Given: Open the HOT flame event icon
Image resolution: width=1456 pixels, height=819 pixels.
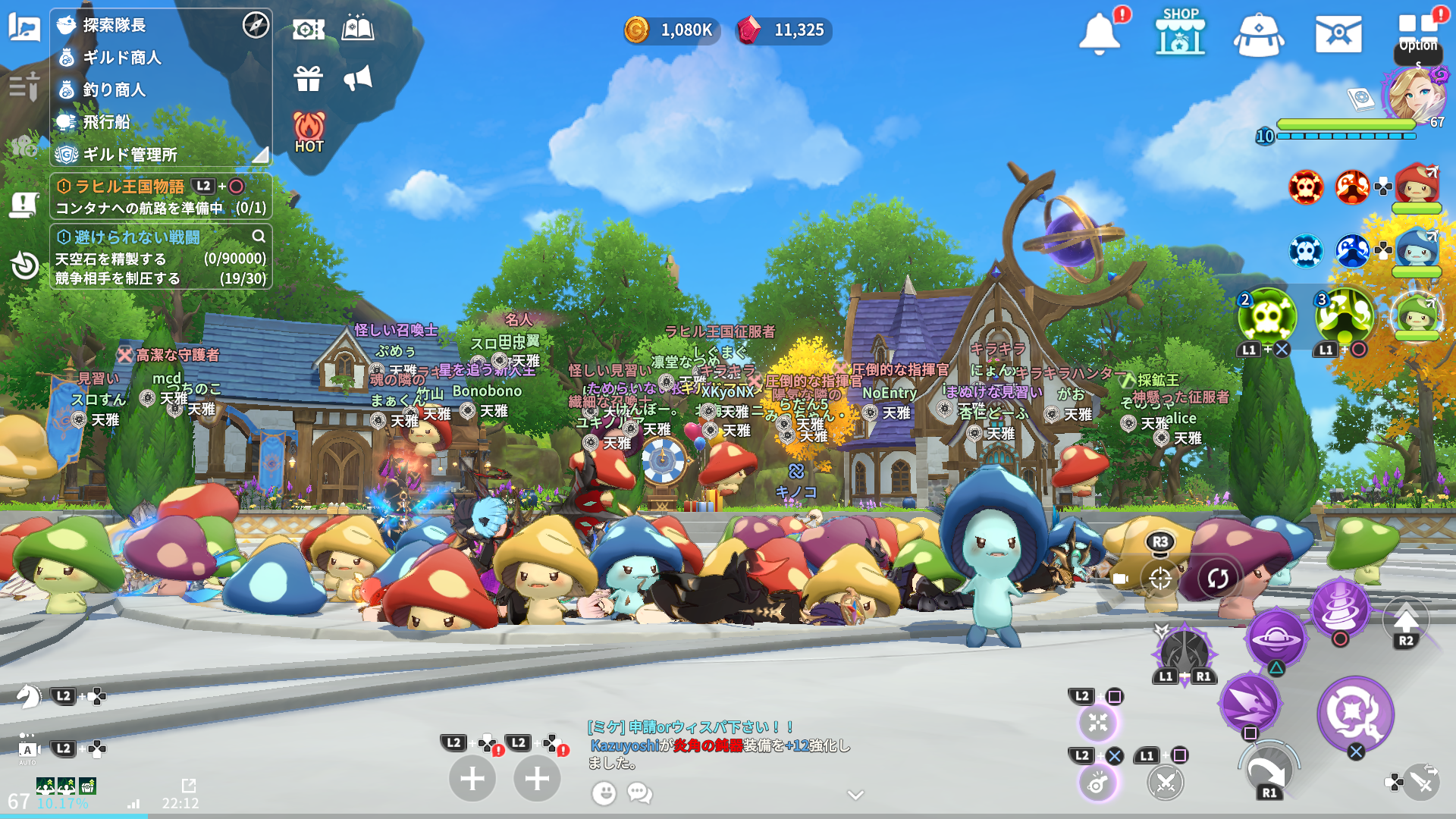Looking at the screenshot, I should 309,132.
